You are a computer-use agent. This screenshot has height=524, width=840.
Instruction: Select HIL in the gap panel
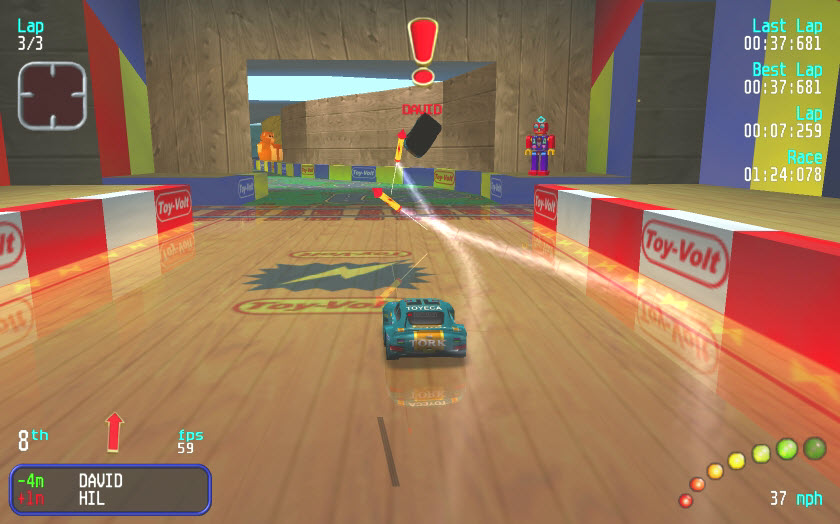[x=92, y=498]
